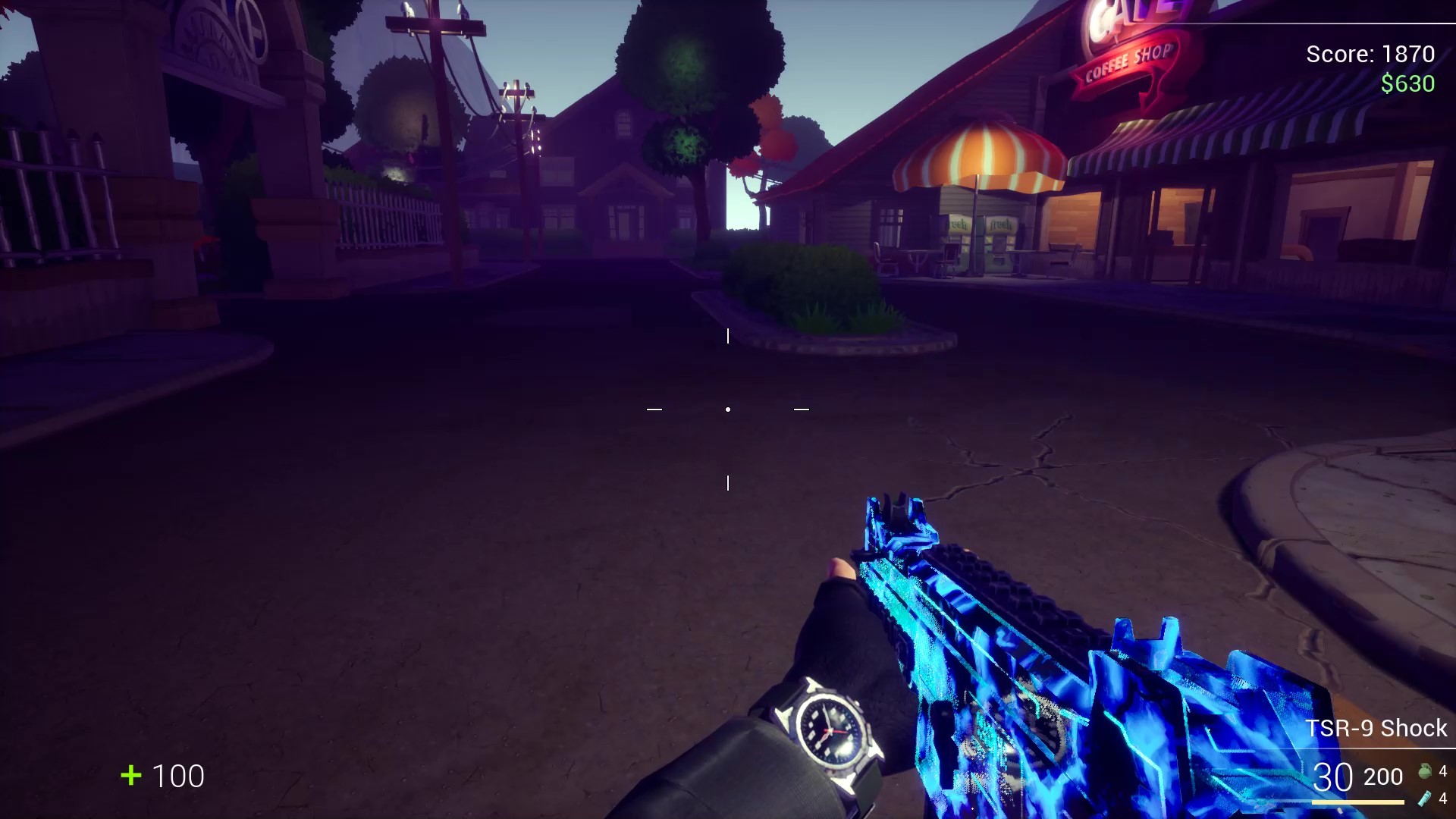Click the green dollar amount $630
This screenshot has height=819, width=1456.
[1407, 83]
